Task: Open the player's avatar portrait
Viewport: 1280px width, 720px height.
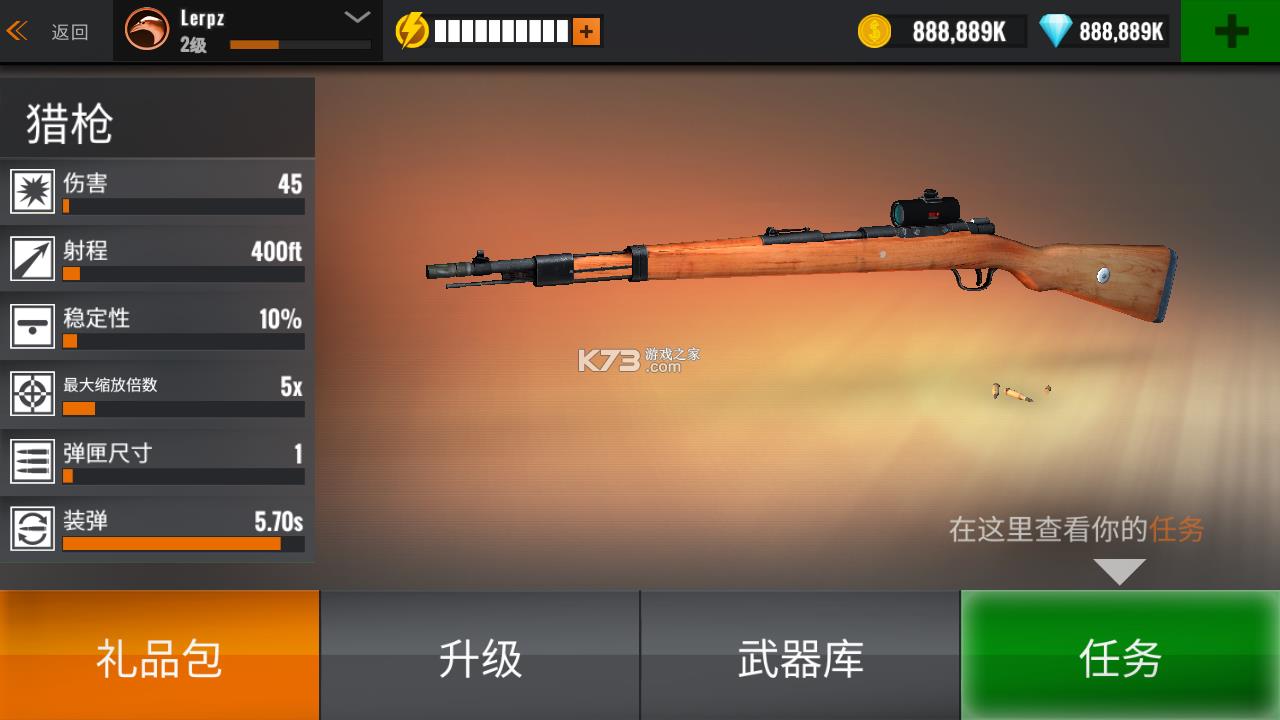Action: (x=150, y=30)
